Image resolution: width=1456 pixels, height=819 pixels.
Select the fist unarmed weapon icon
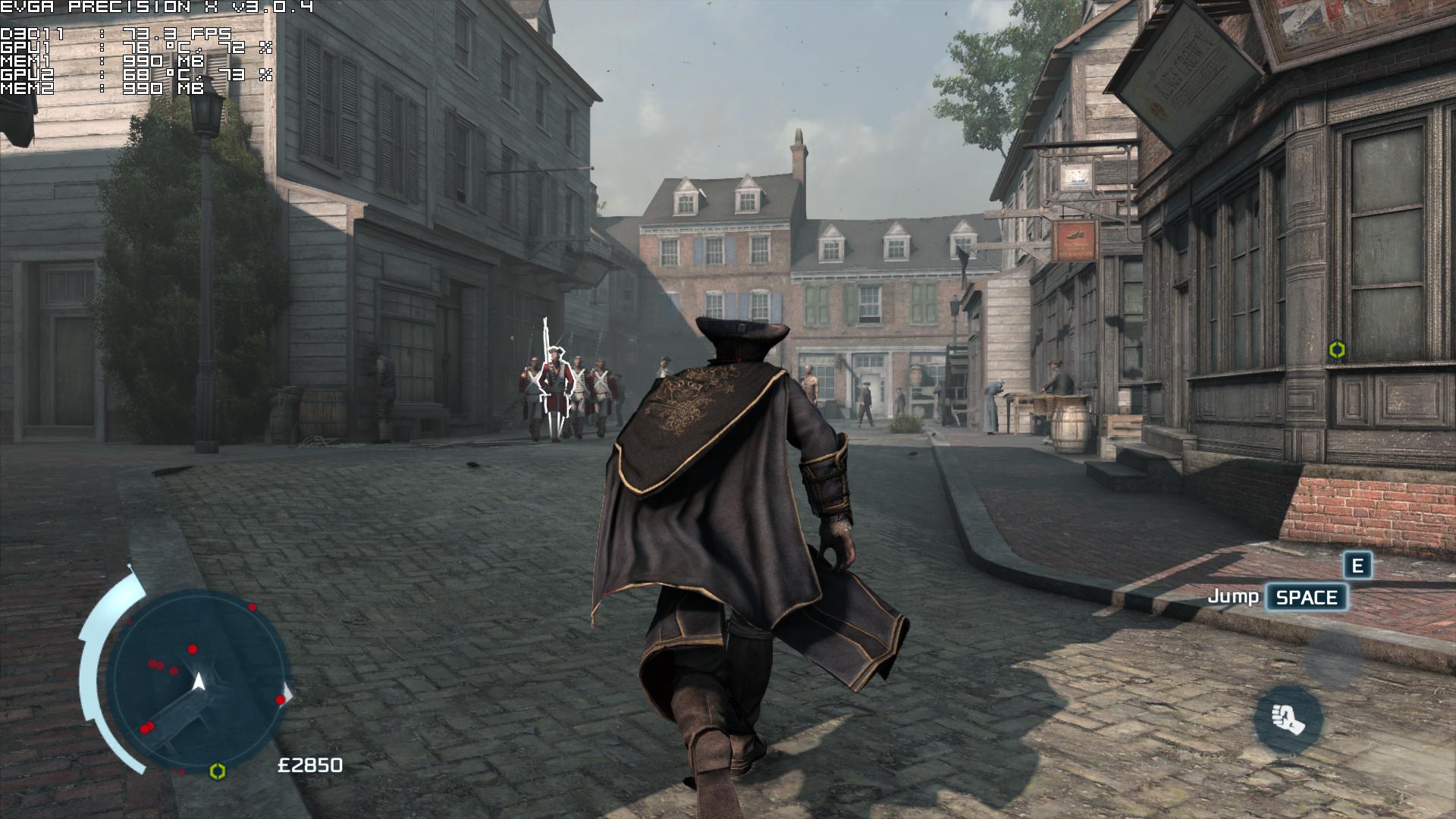click(1288, 718)
